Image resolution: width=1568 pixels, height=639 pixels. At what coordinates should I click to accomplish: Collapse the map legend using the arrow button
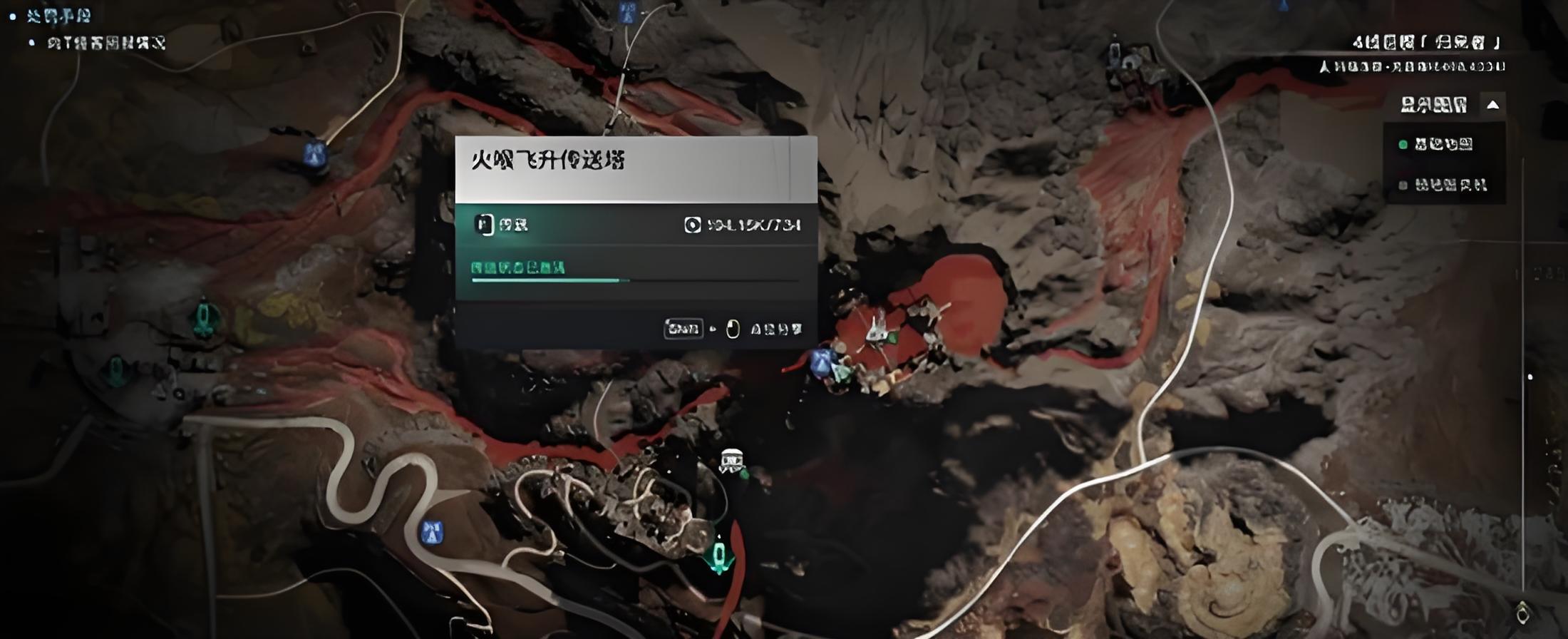tap(1492, 106)
